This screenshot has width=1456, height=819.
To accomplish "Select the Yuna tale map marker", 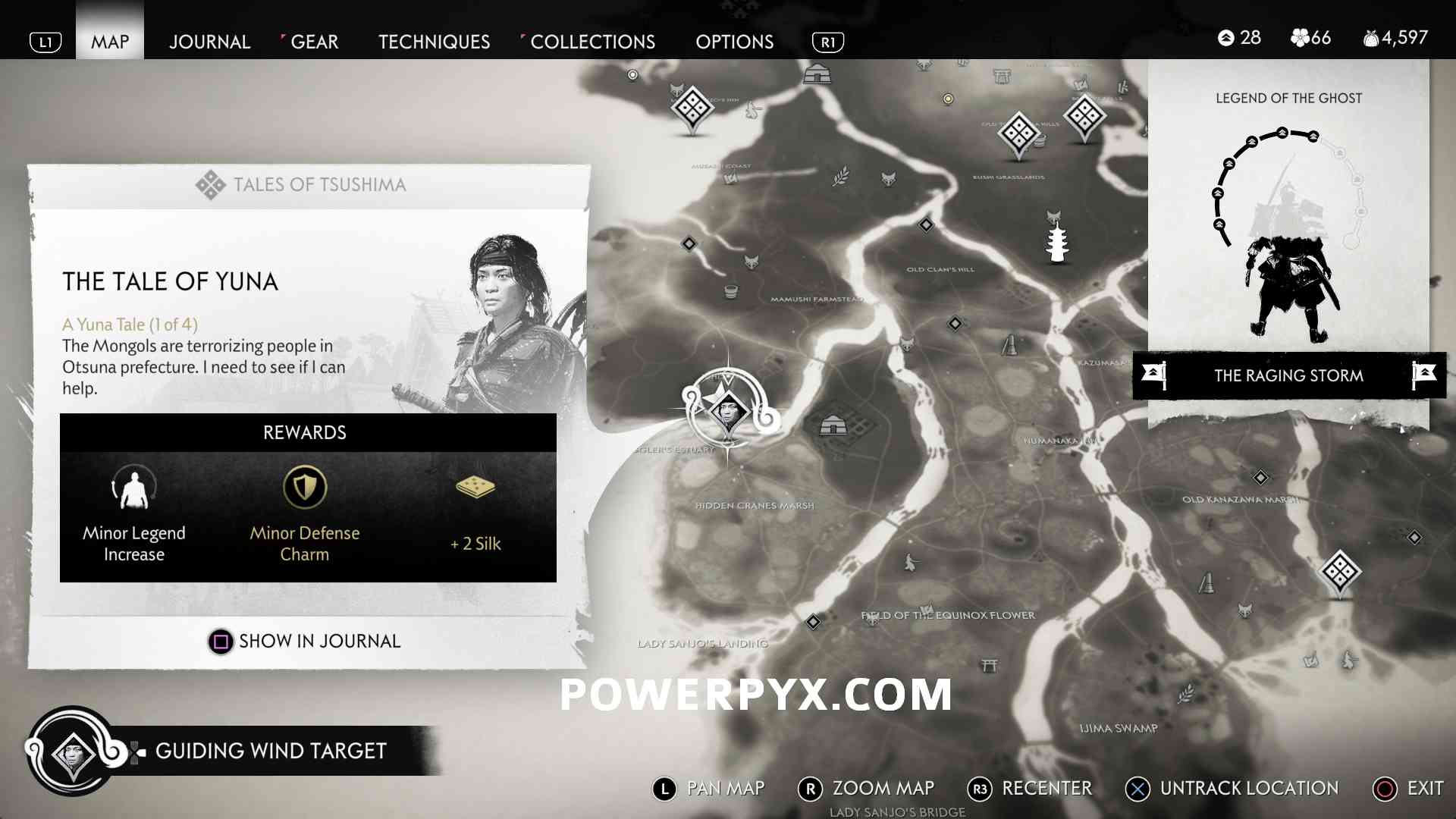I will coord(728,411).
